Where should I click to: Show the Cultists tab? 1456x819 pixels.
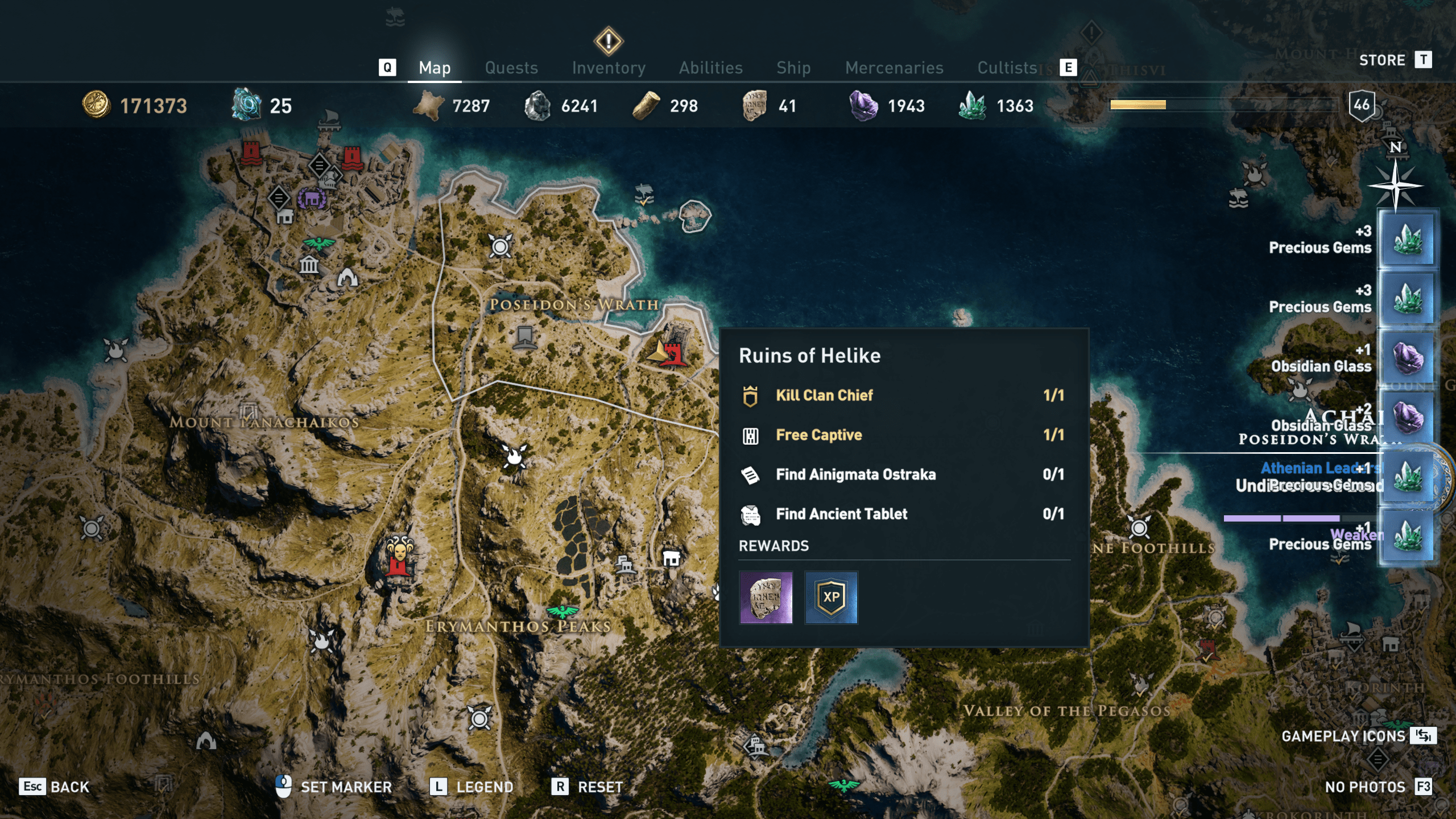pyautogui.click(x=1007, y=68)
